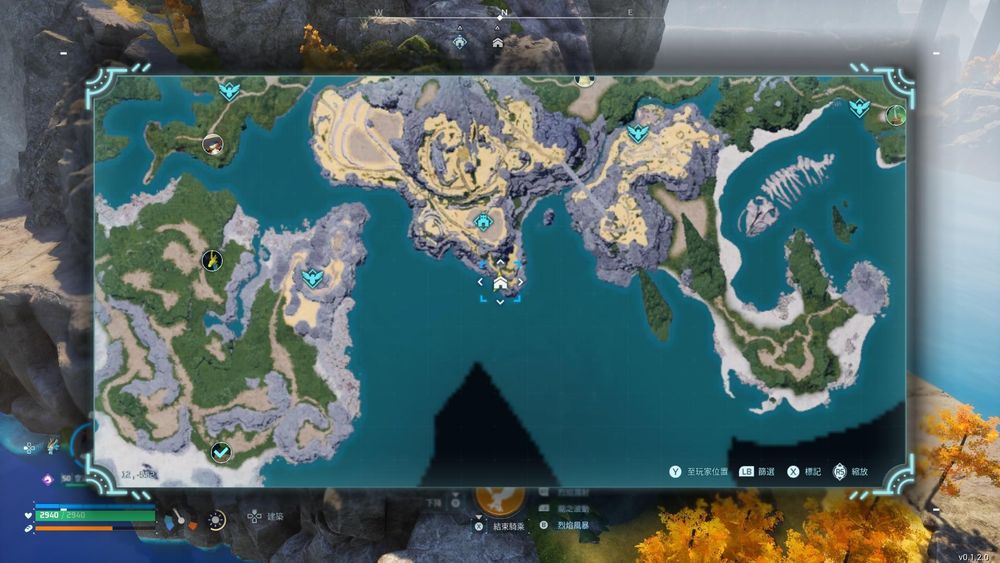Choose the fast travel eagle on the eastern sand plateau
The width and height of the screenshot is (1000, 563).
click(635, 133)
